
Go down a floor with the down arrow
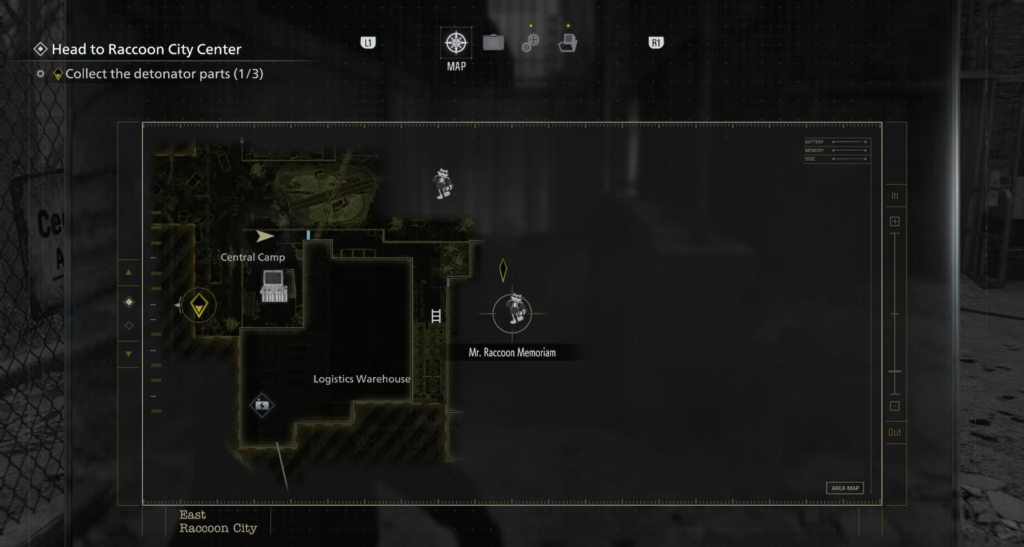127,353
